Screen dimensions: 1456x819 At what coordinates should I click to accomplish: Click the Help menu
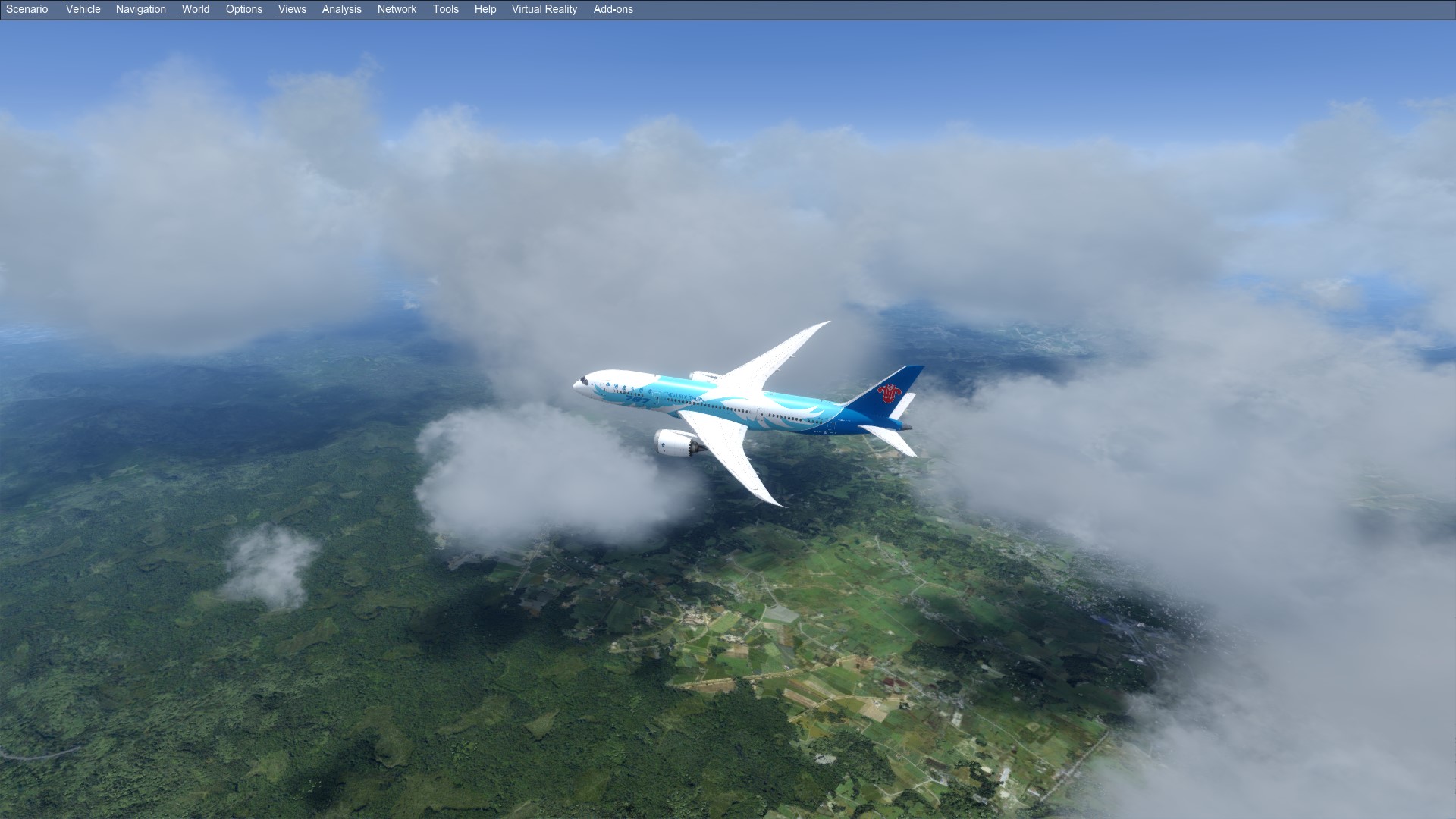(x=485, y=9)
